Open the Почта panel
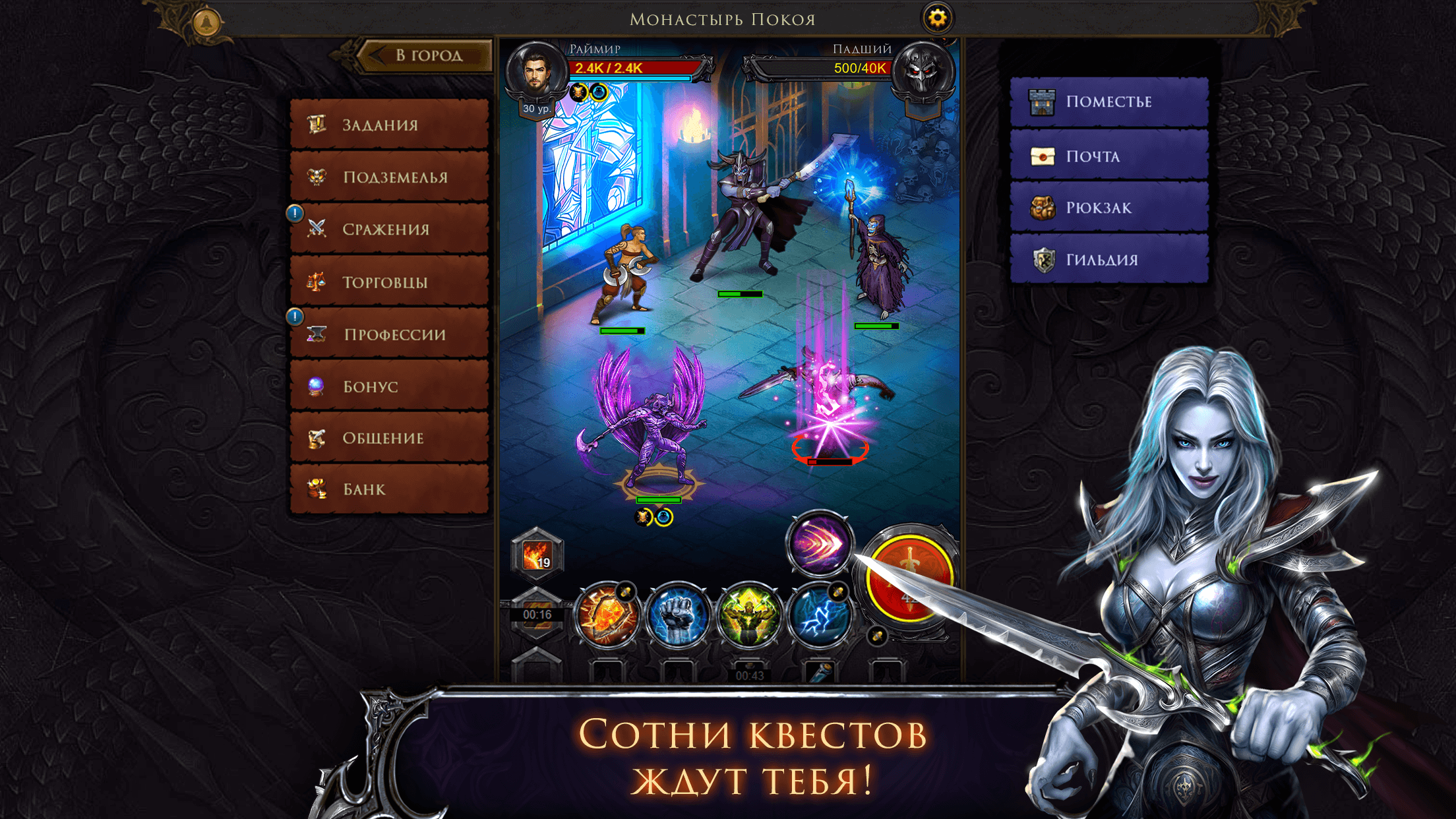 [1108, 156]
